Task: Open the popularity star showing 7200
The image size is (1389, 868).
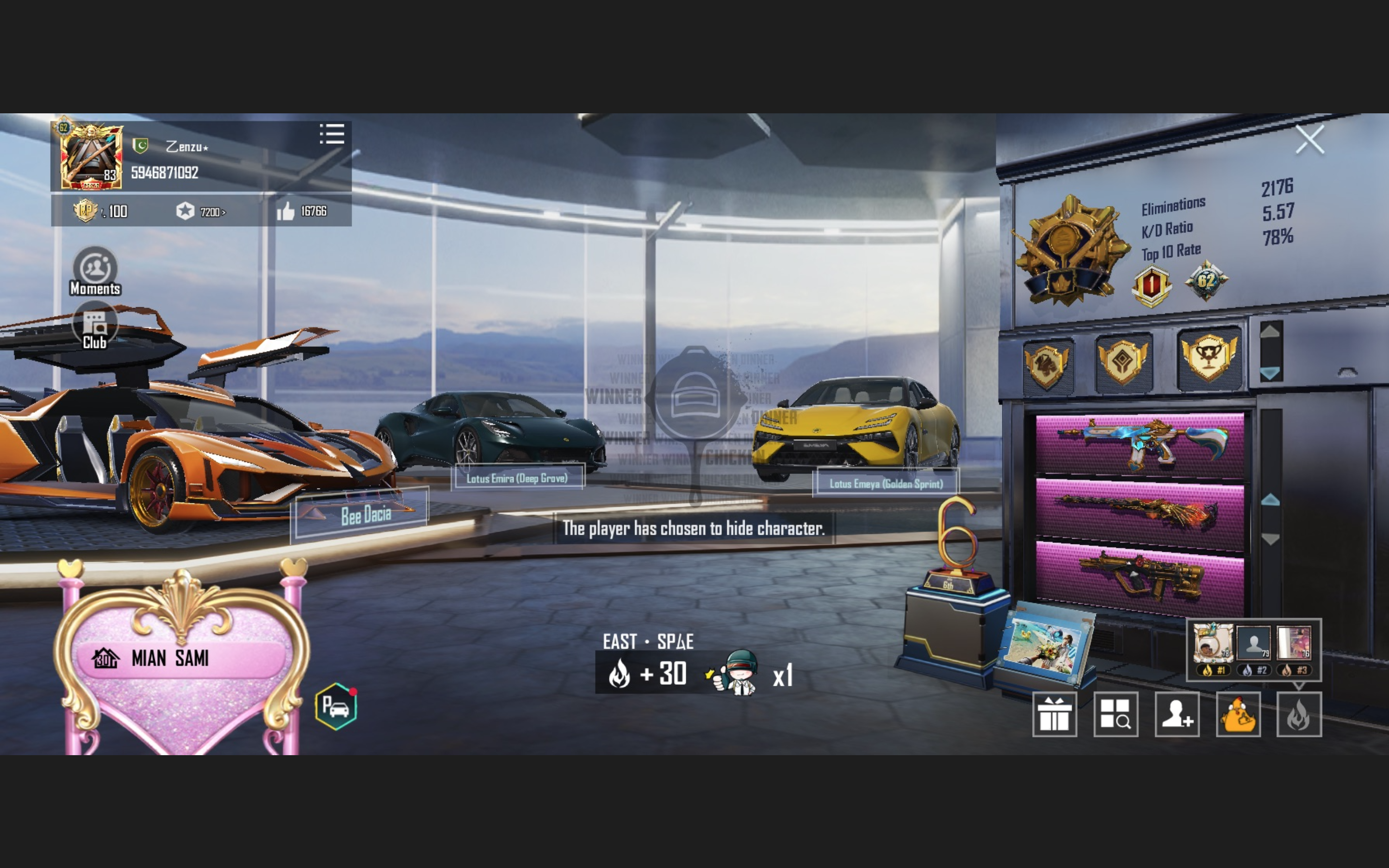Action: (x=186, y=211)
